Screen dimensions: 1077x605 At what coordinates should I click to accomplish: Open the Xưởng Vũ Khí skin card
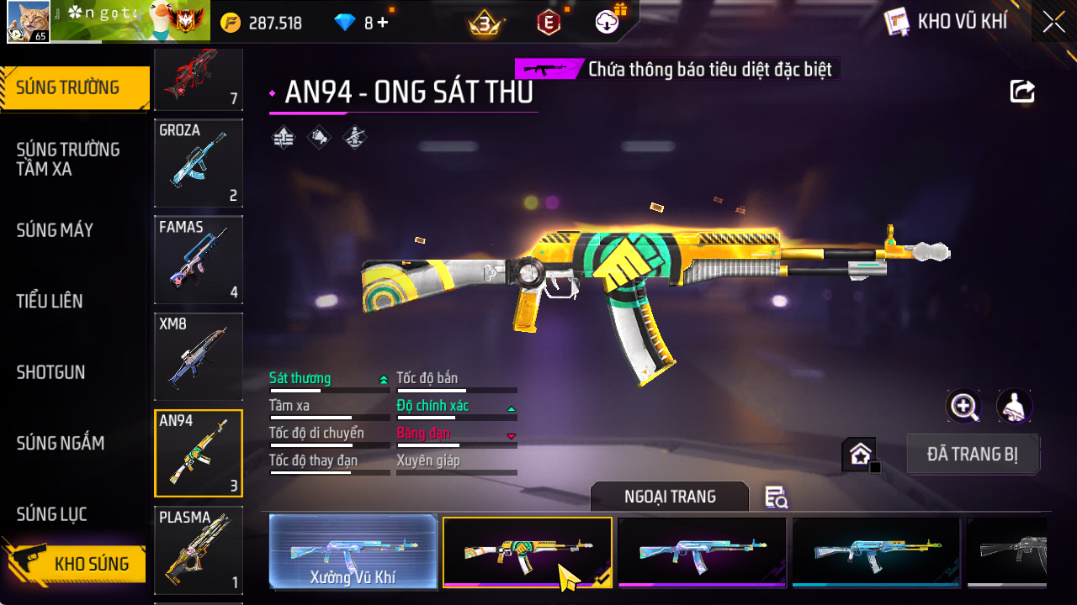354,551
